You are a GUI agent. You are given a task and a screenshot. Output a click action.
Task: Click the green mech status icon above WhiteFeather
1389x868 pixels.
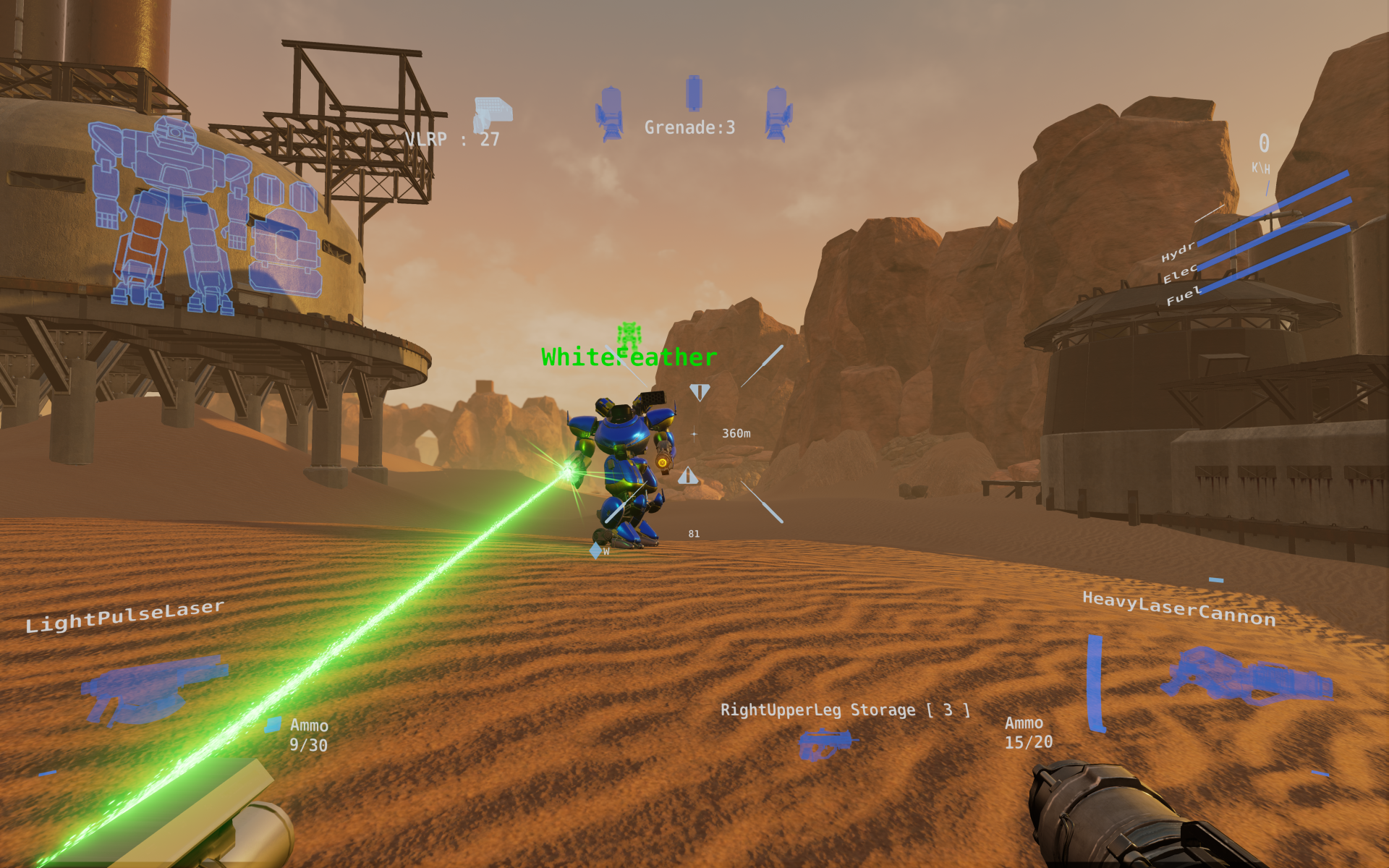[628, 335]
